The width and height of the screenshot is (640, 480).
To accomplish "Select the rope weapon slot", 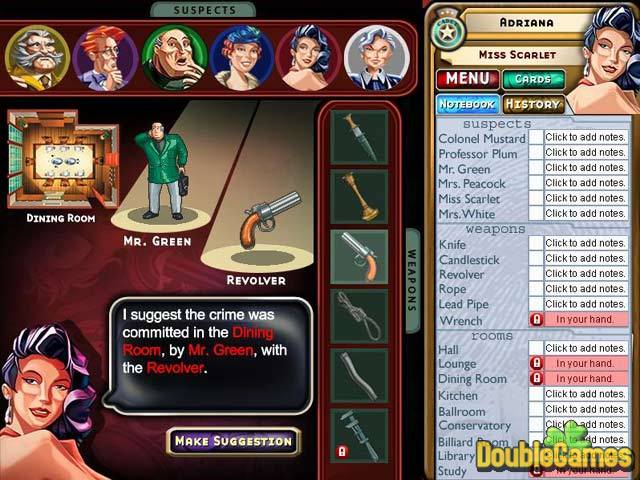I will coord(360,316).
